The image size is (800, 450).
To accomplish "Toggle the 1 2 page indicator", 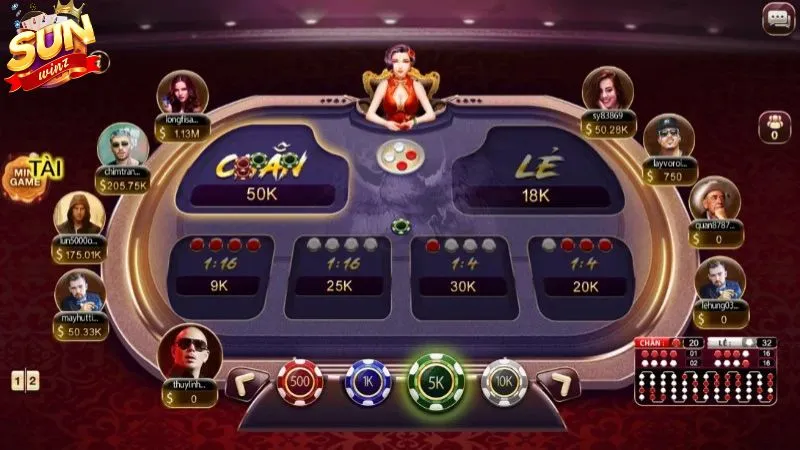I will coord(25,380).
